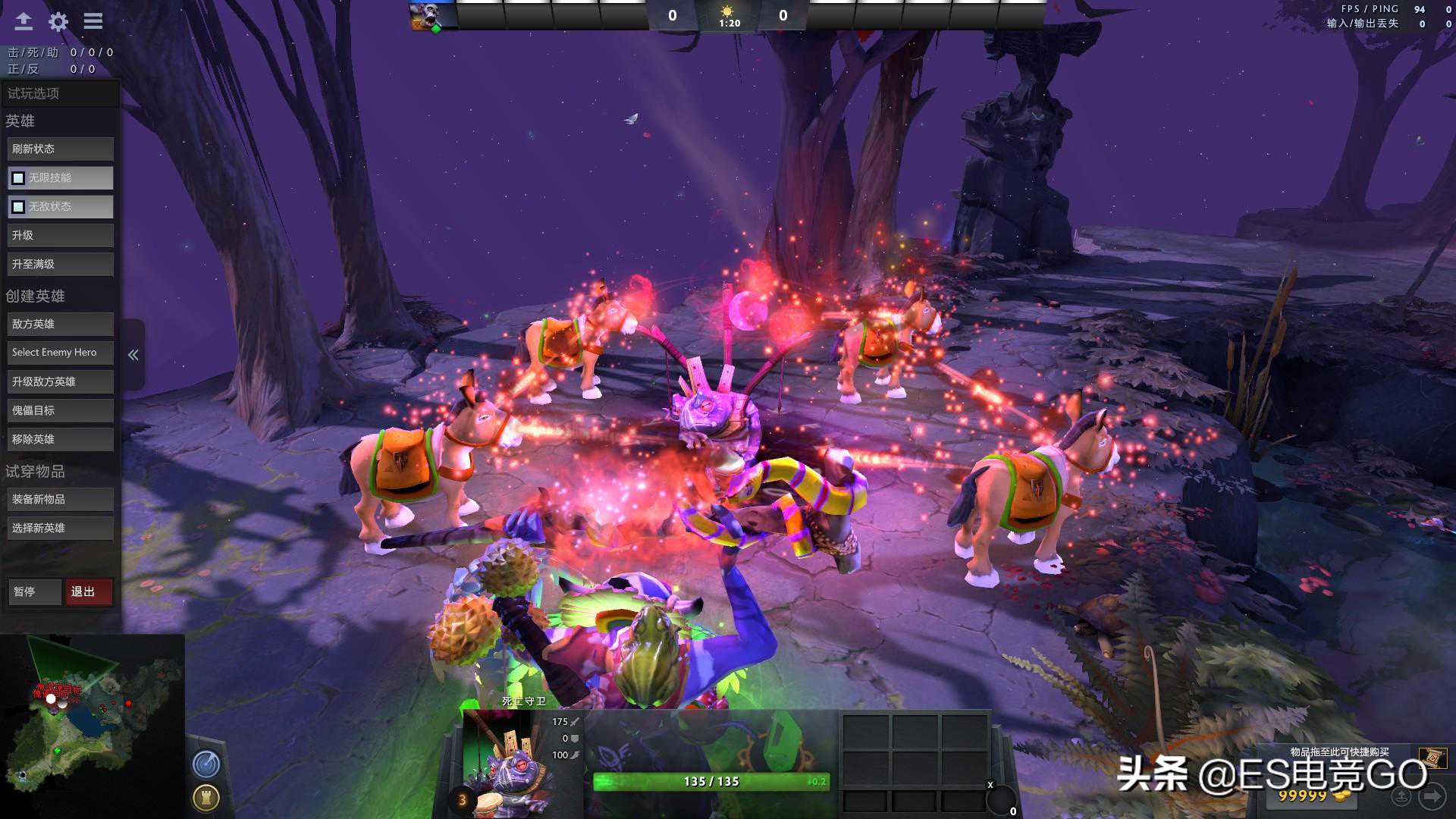1456x819 pixels.
Task: Toggle the 无限技能 checkbox
Action: pos(18,178)
